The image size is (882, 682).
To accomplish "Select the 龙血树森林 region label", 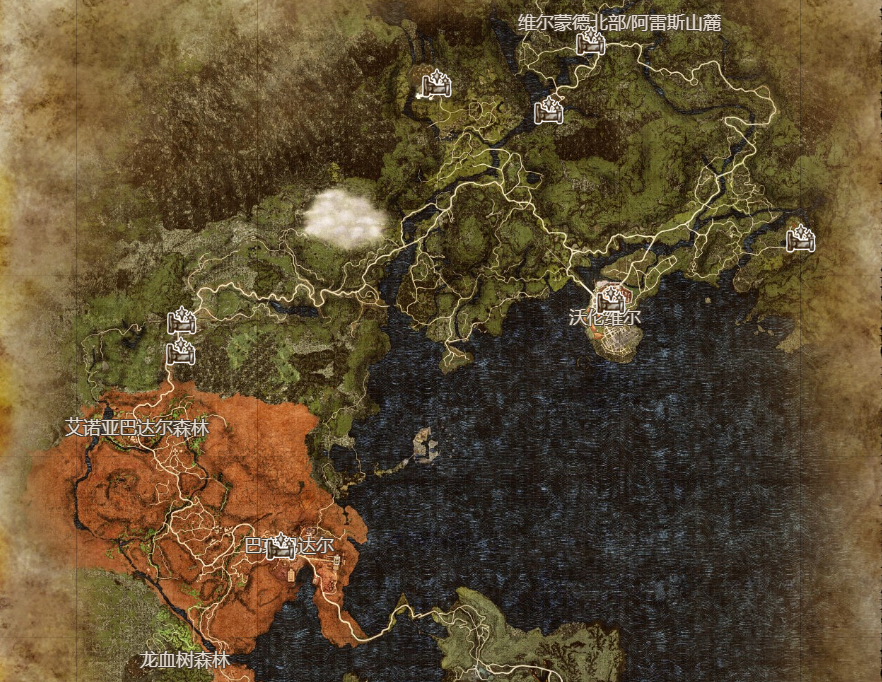I will 185,660.
